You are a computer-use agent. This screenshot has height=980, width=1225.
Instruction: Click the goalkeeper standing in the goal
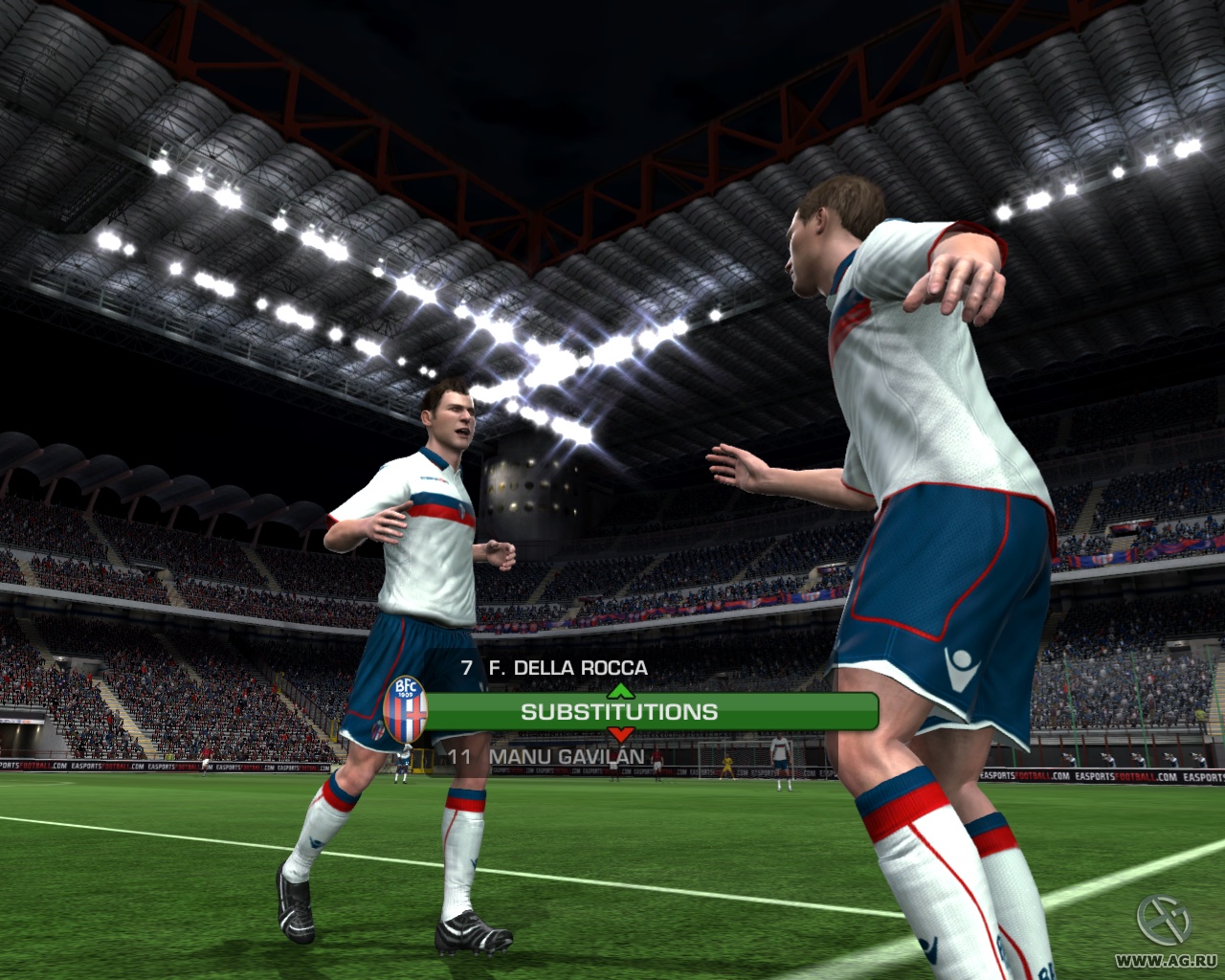coord(727,764)
